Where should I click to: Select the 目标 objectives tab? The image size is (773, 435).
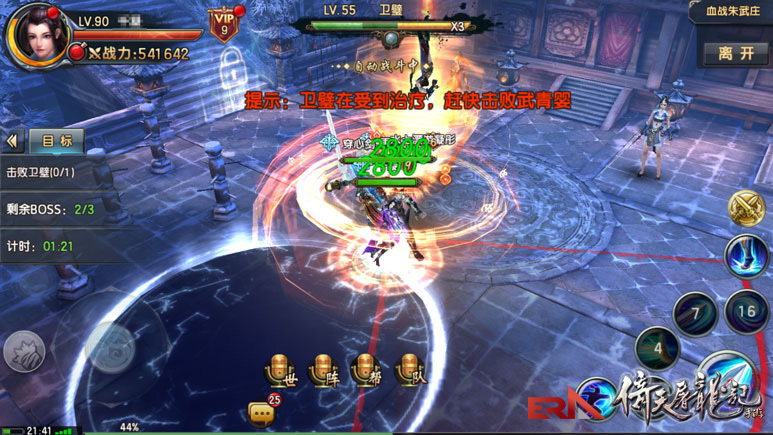pos(56,141)
